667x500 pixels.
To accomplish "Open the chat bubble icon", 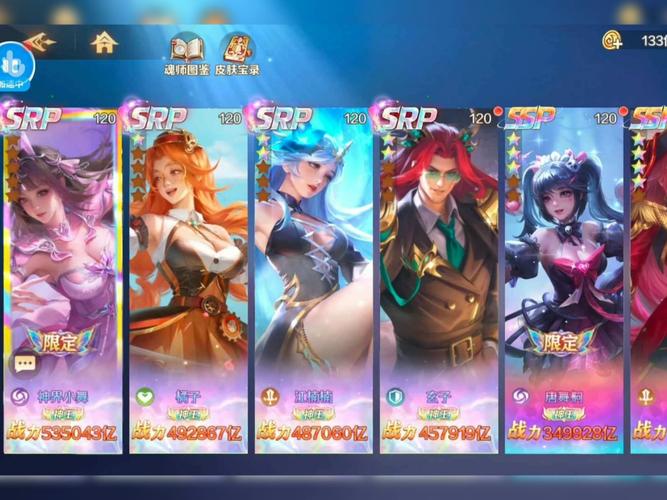I will (x=24, y=364).
